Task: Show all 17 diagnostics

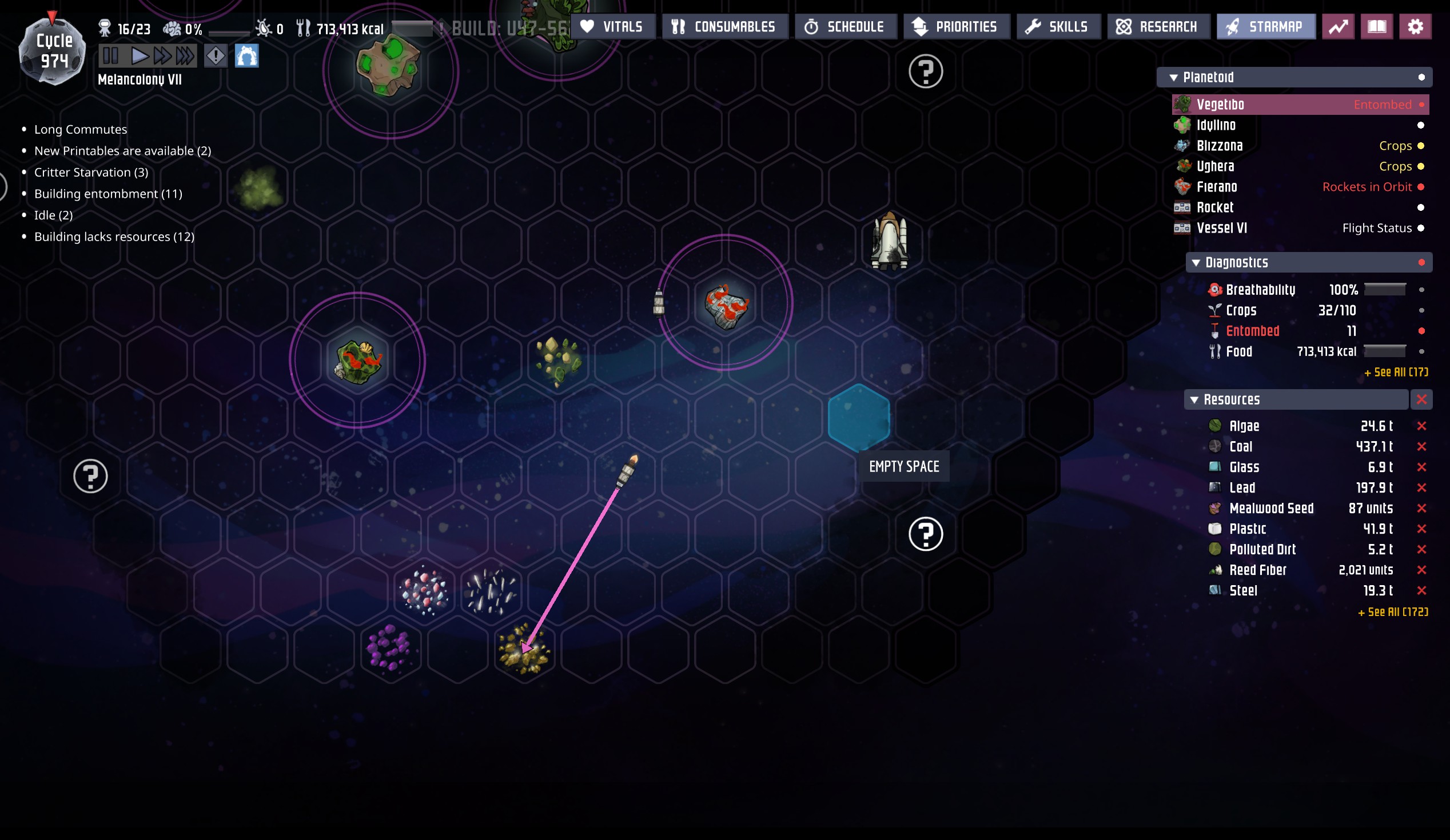Action: tap(1395, 373)
